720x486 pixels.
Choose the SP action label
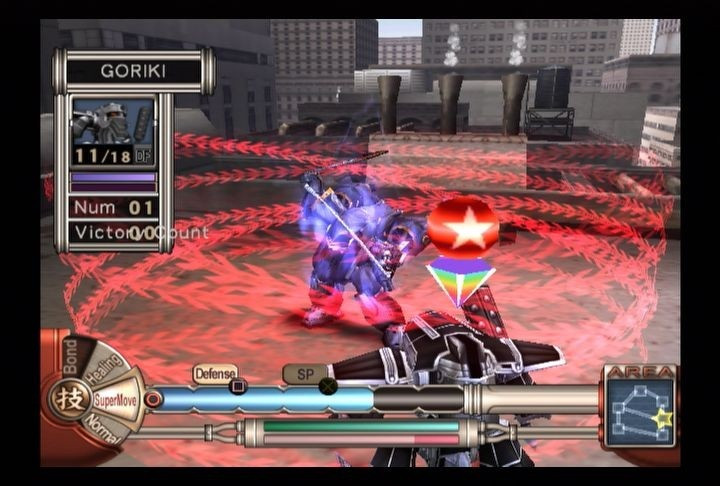click(301, 373)
